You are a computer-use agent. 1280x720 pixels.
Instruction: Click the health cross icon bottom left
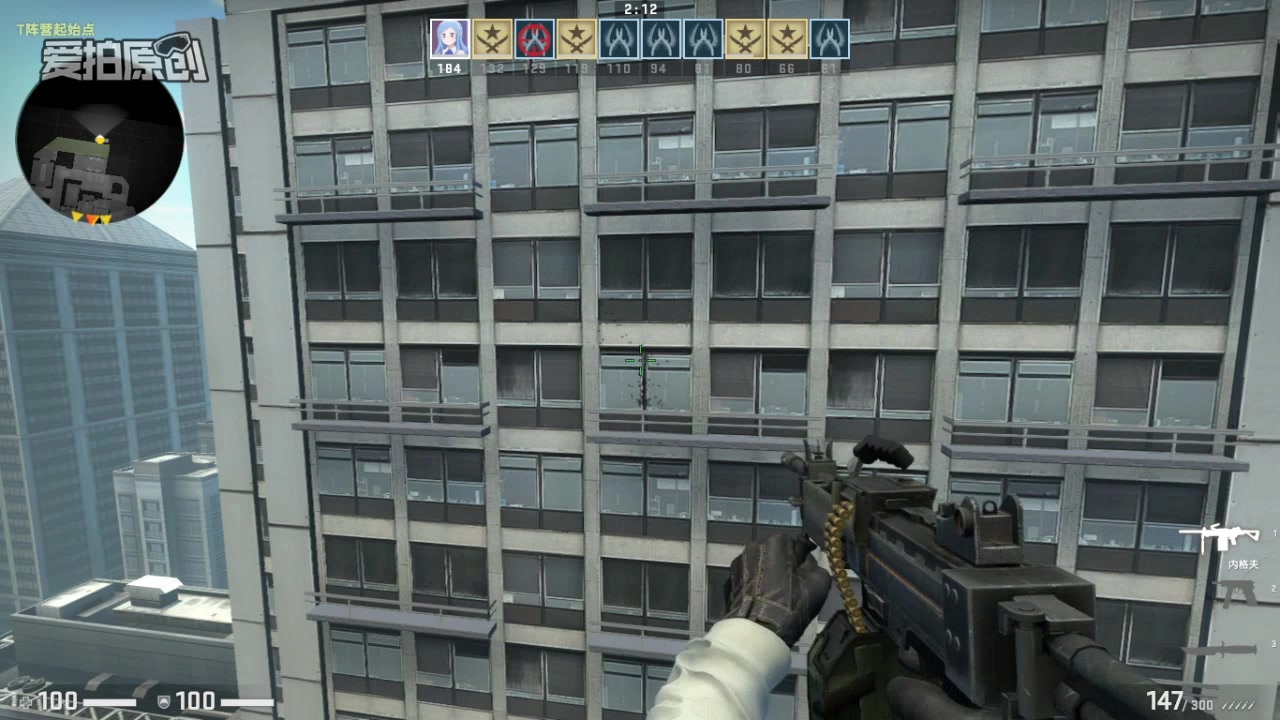coord(28,700)
